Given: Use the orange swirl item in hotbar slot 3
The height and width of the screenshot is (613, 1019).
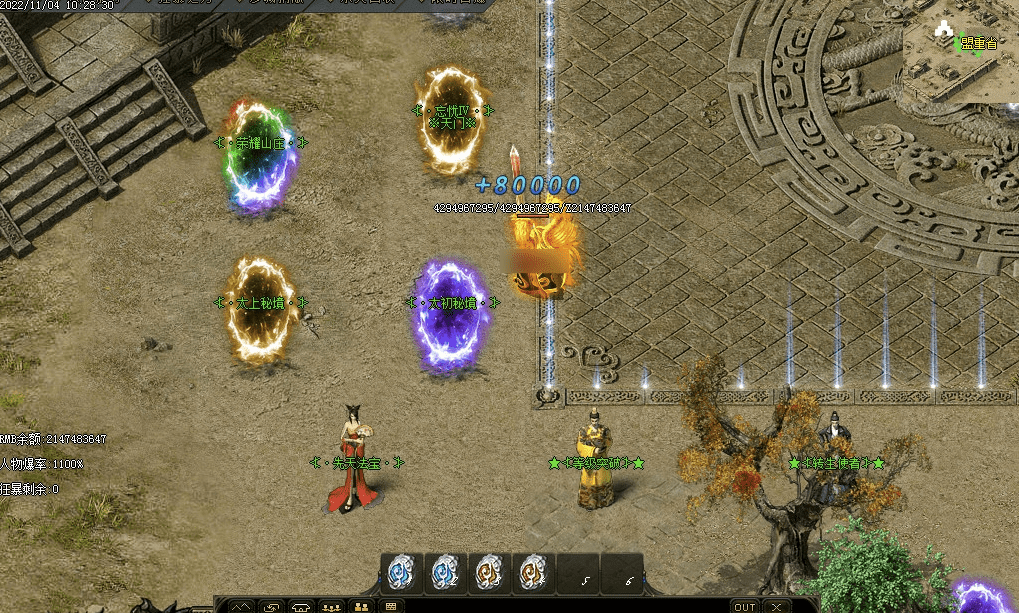Looking at the screenshot, I should coord(488,572).
